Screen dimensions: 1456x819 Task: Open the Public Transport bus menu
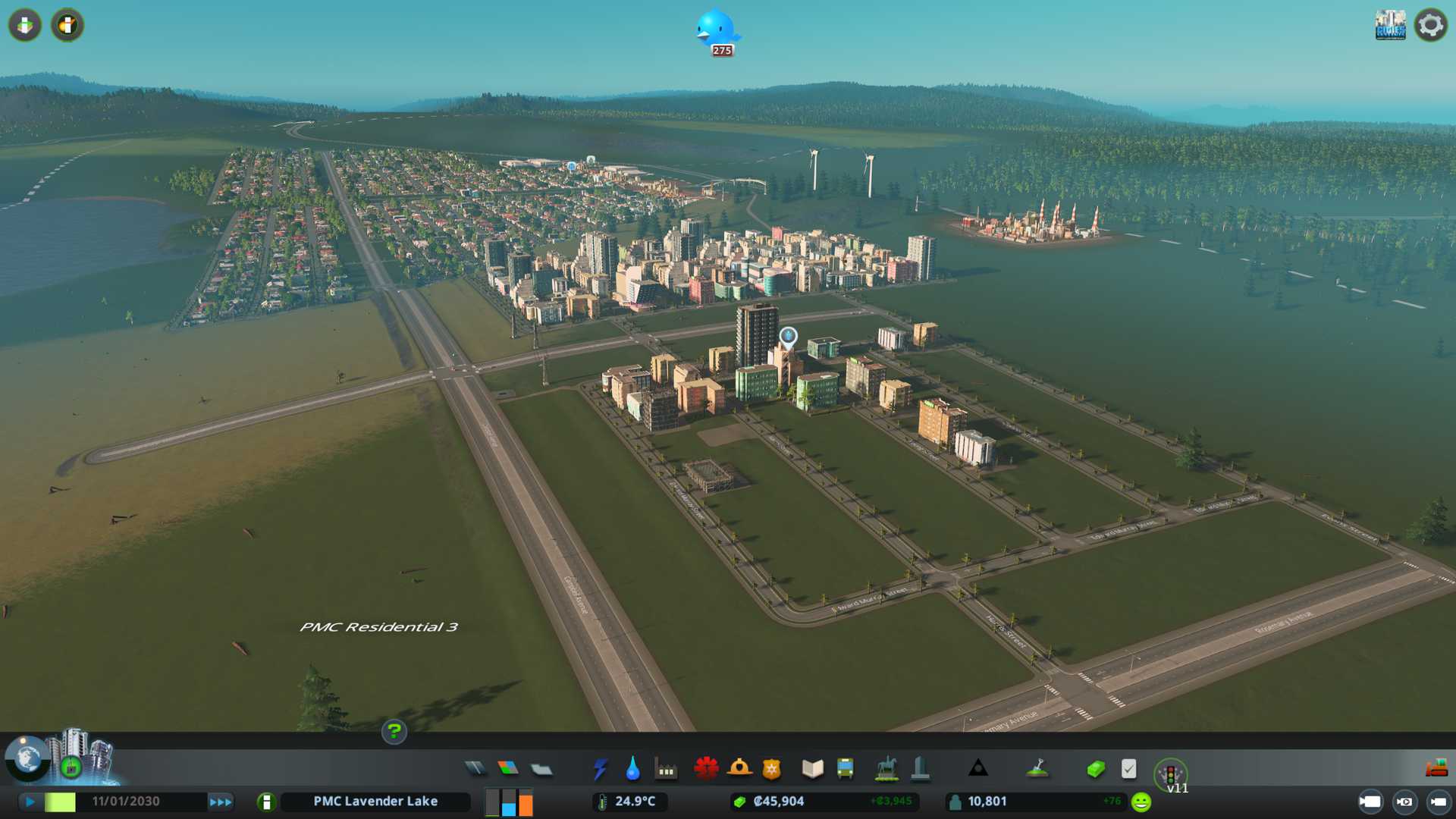(845, 769)
